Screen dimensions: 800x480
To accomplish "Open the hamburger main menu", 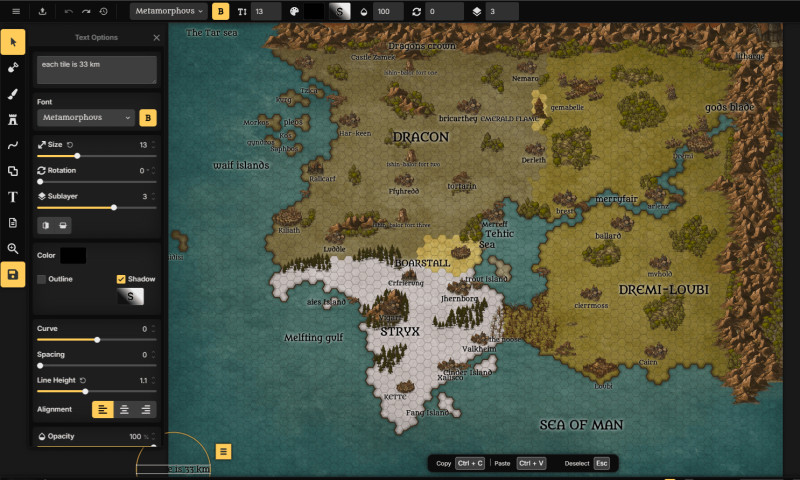I will (x=15, y=12).
